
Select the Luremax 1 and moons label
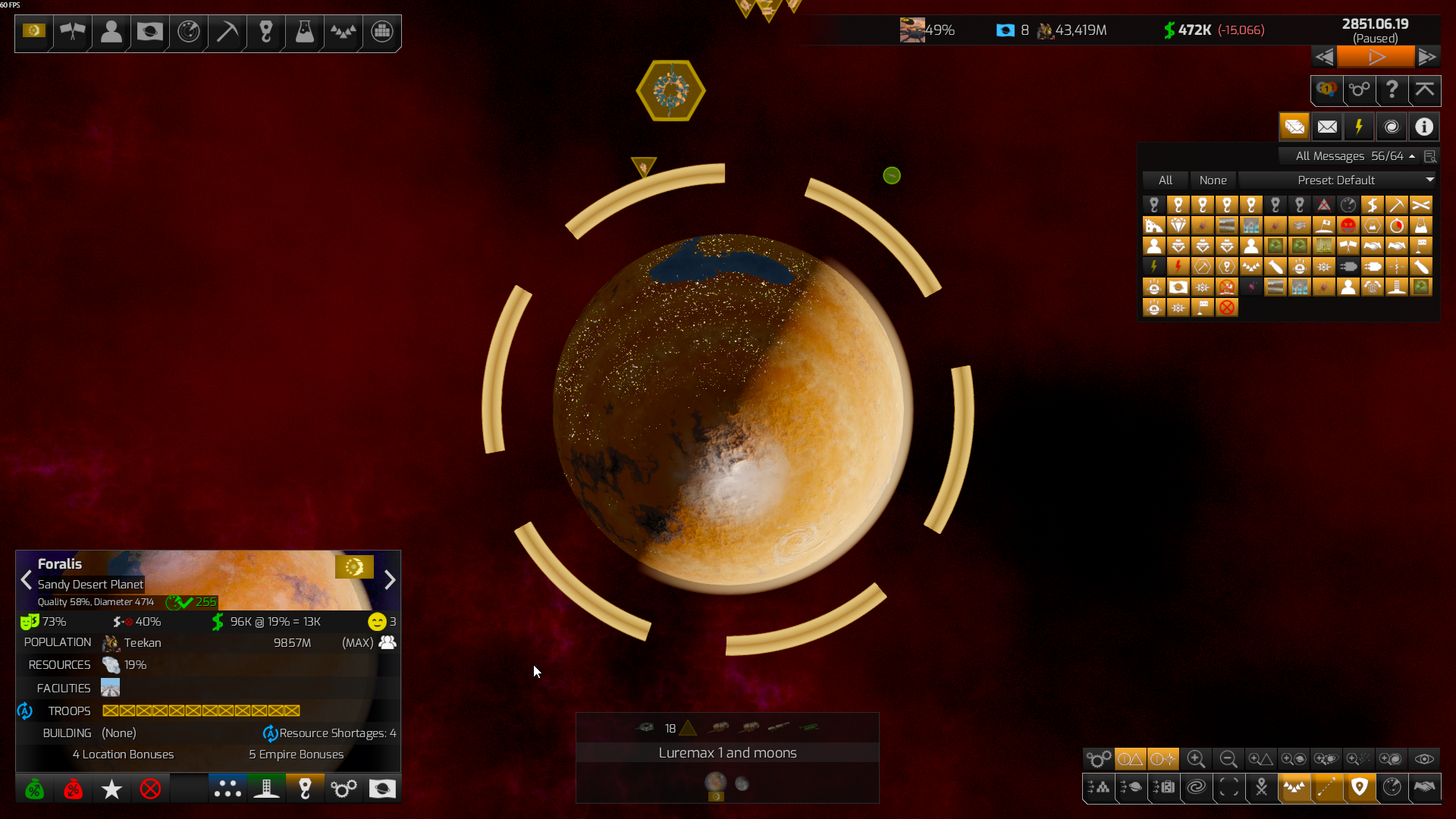[727, 753]
